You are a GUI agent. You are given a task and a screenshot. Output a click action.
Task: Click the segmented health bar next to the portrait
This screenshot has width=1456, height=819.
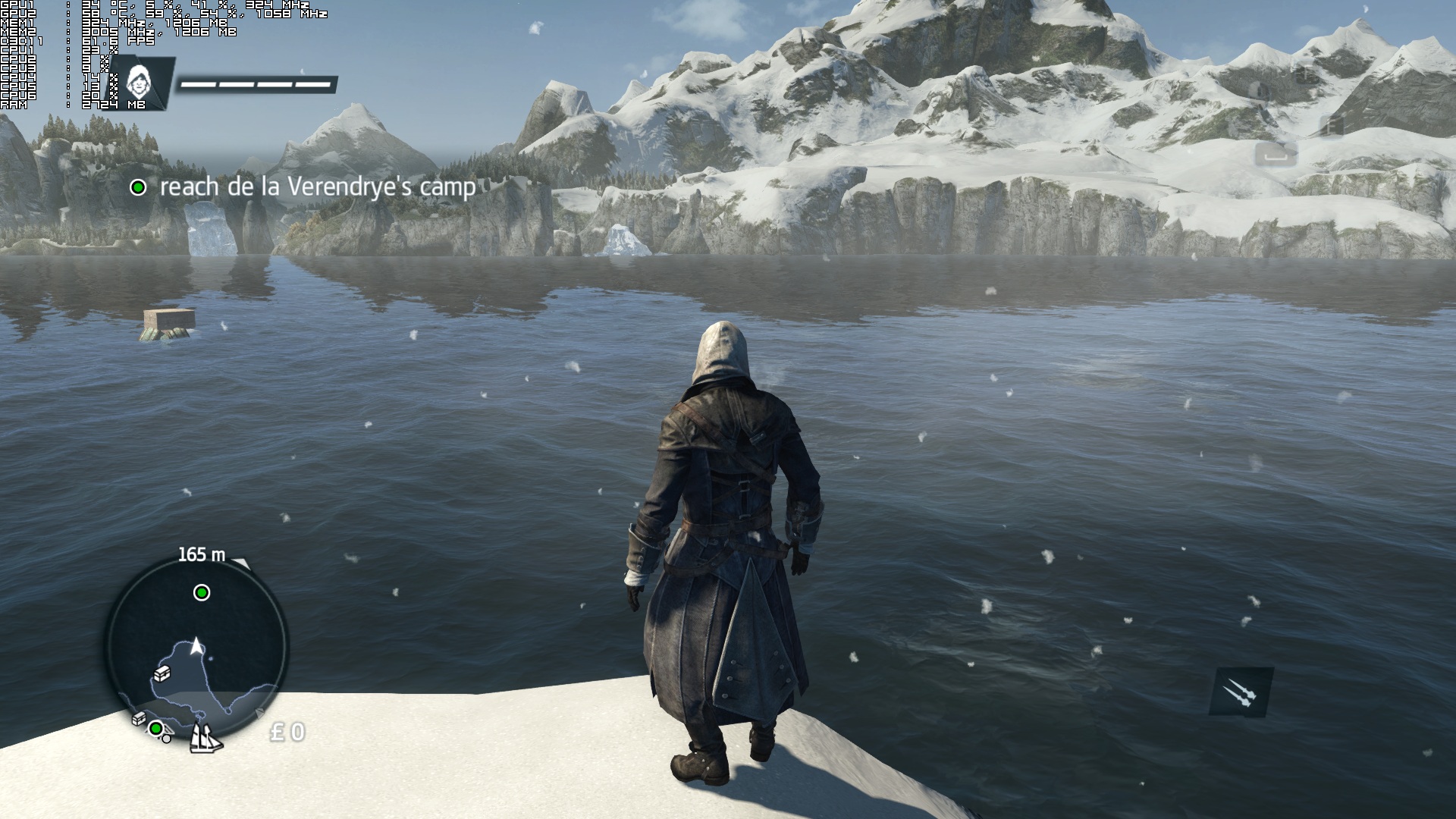[258, 83]
